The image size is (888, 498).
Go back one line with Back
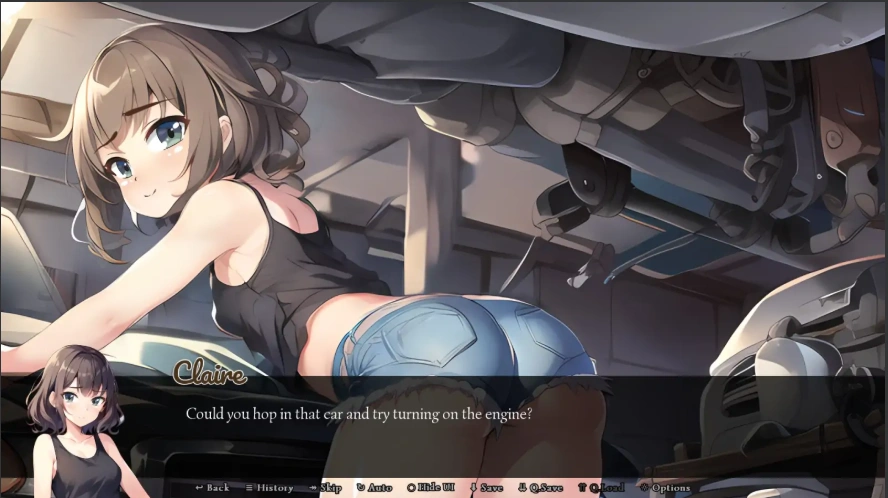coord(212,488)
